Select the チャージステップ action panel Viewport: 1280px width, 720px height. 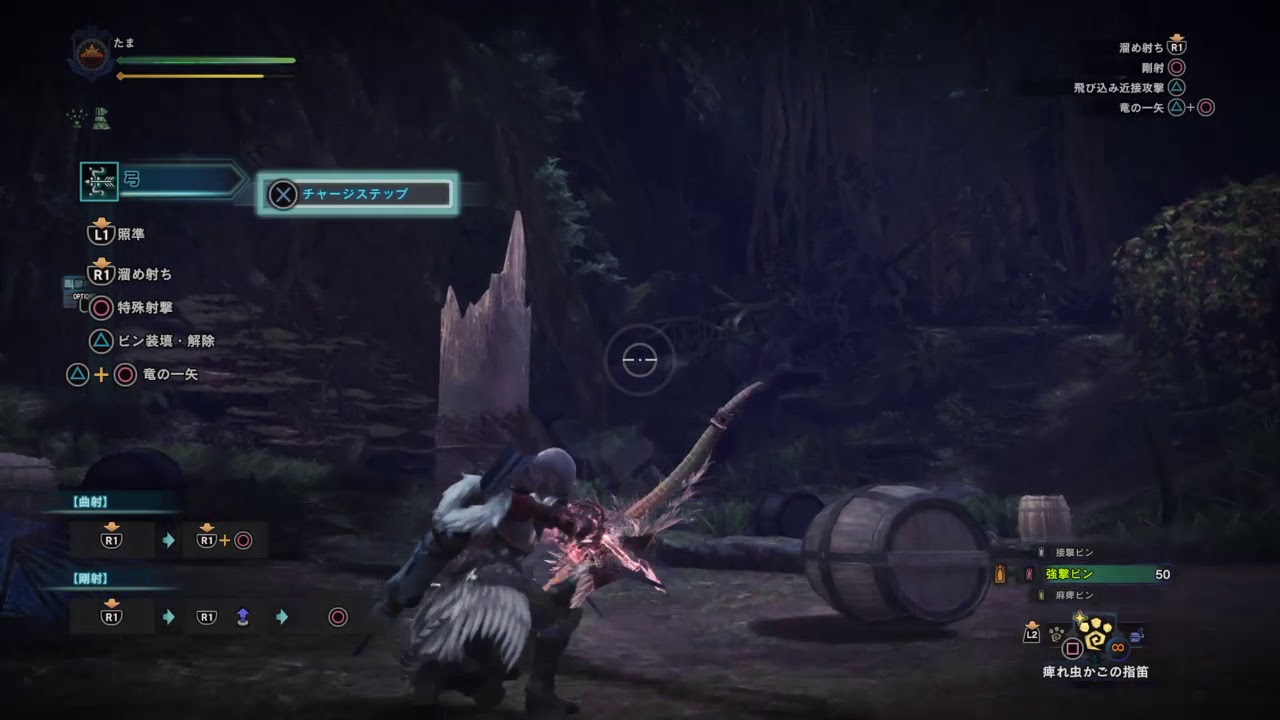coord(358,194)
